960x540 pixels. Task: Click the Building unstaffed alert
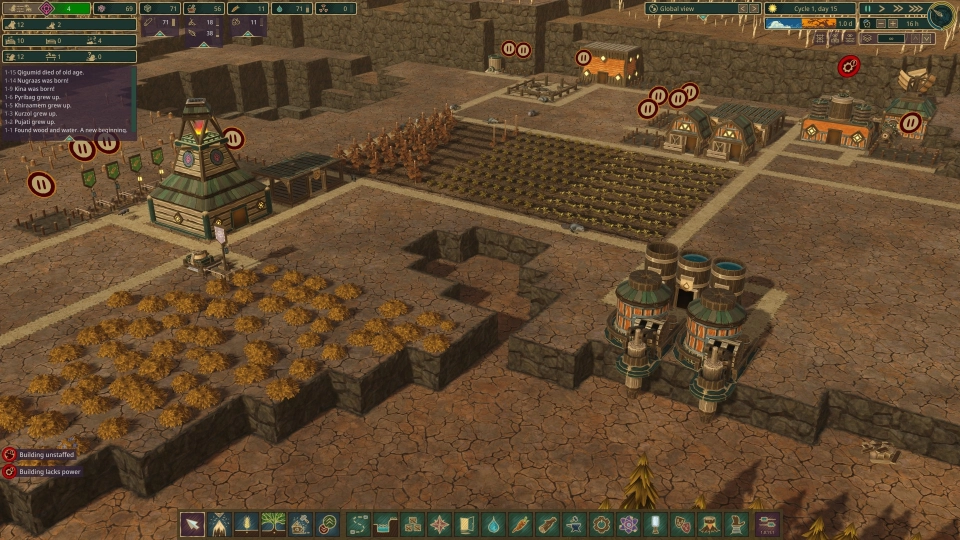pos(47,454)
